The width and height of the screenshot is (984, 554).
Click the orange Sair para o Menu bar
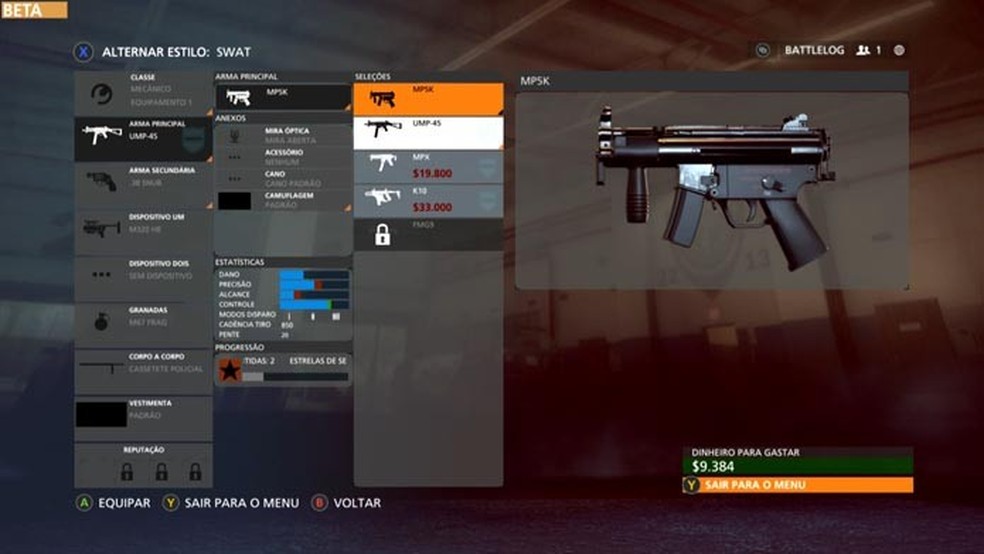(x=798, y=485)
